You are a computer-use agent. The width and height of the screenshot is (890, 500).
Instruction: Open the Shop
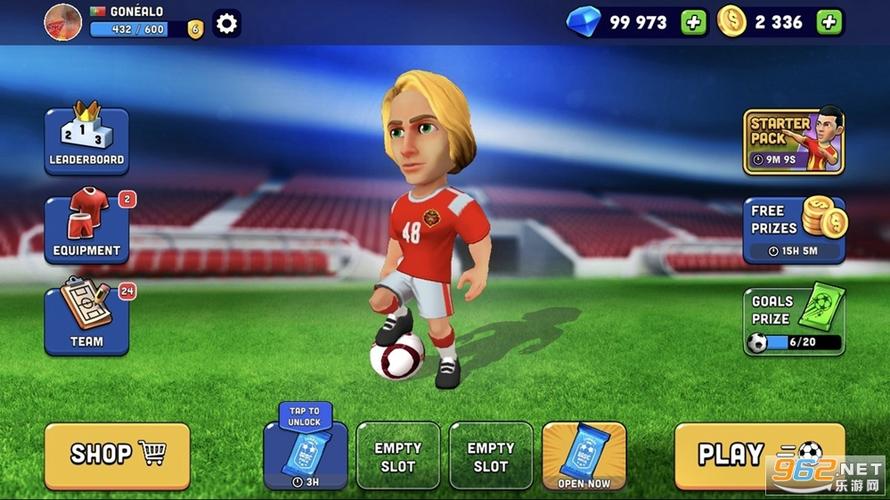pyautogui.click(x=117, y=455)
